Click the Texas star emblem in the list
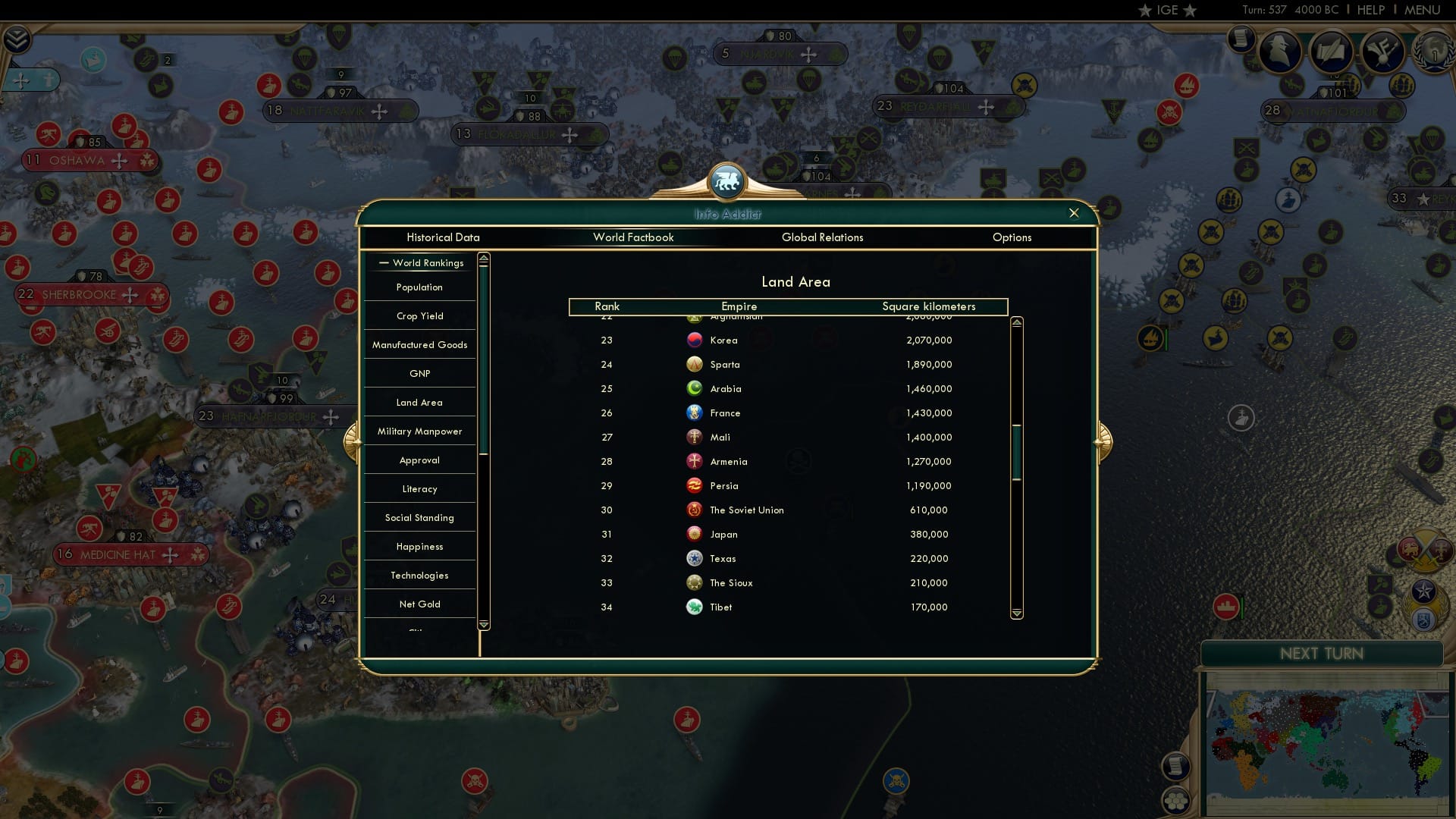This screenshot has height=819, width=1456. 695,558
